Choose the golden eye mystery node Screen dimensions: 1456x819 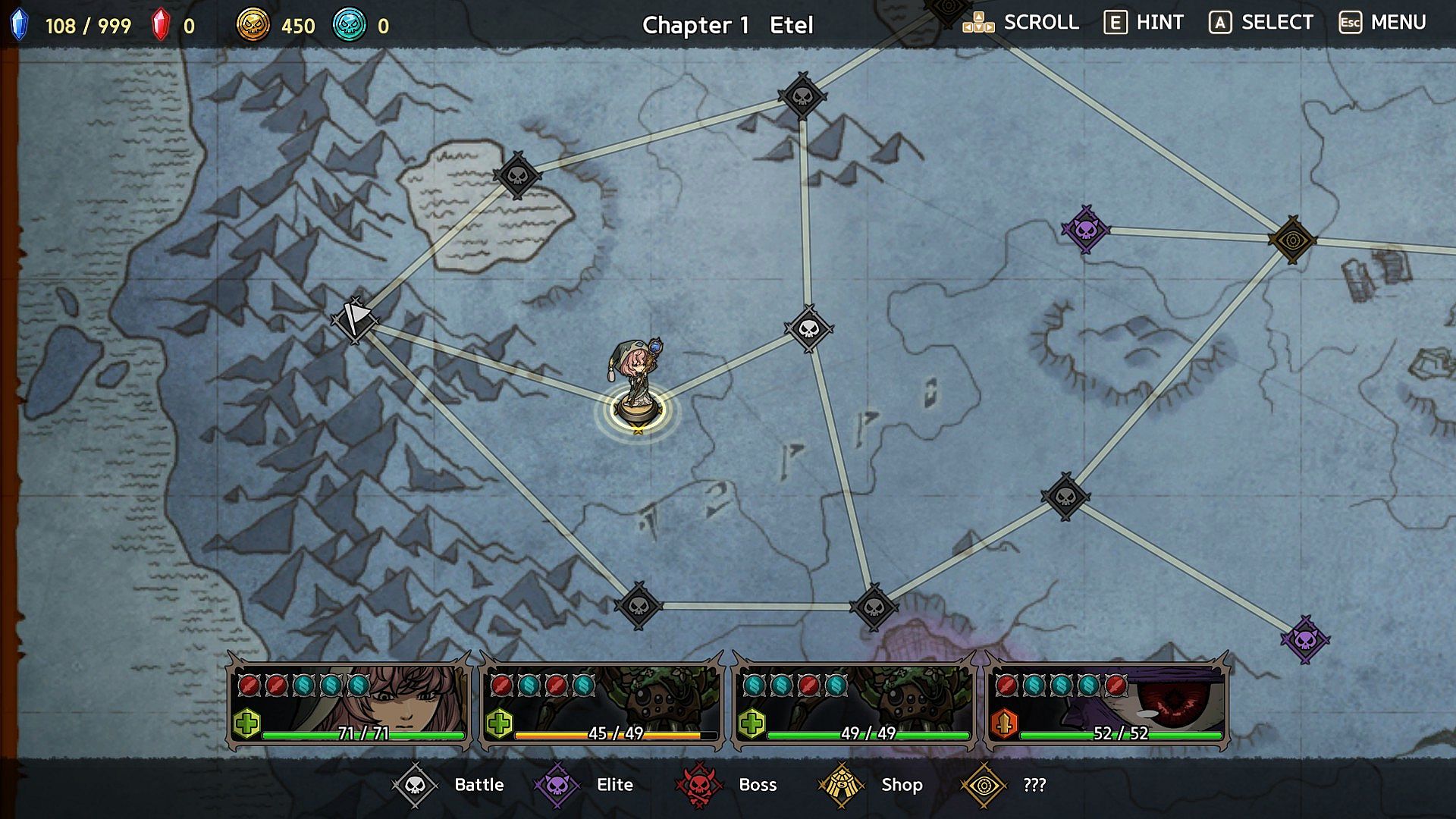pos(1292,240)
